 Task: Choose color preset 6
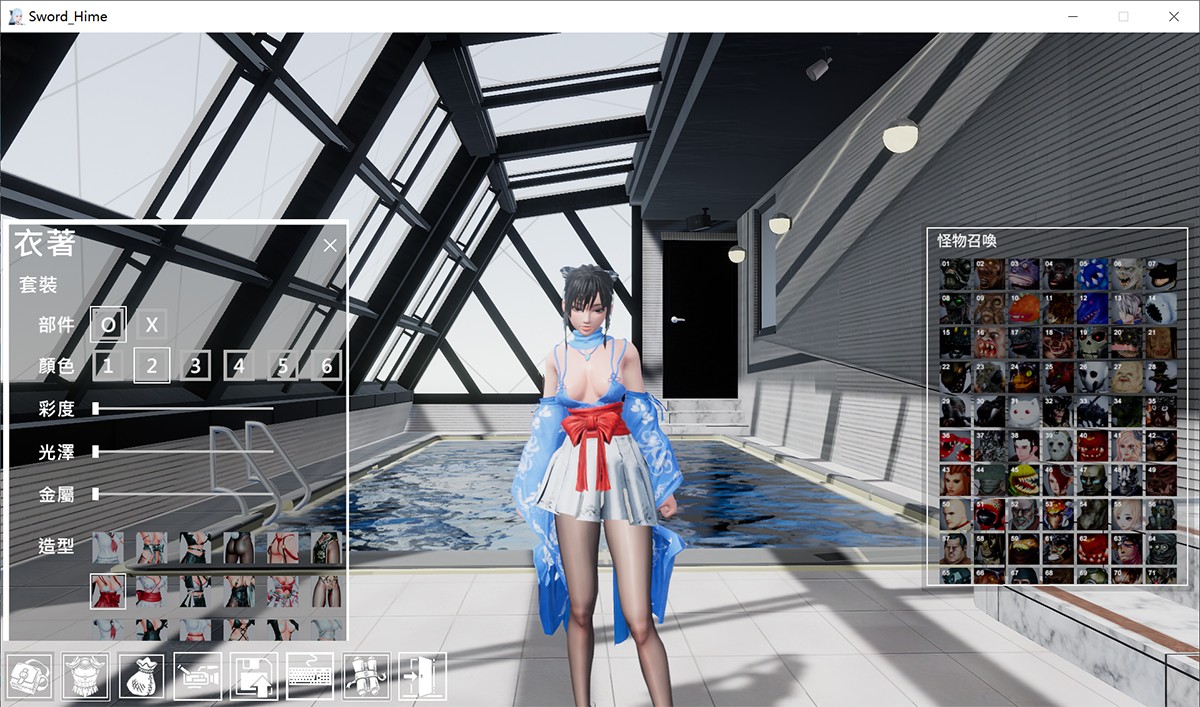click(326, 365)
